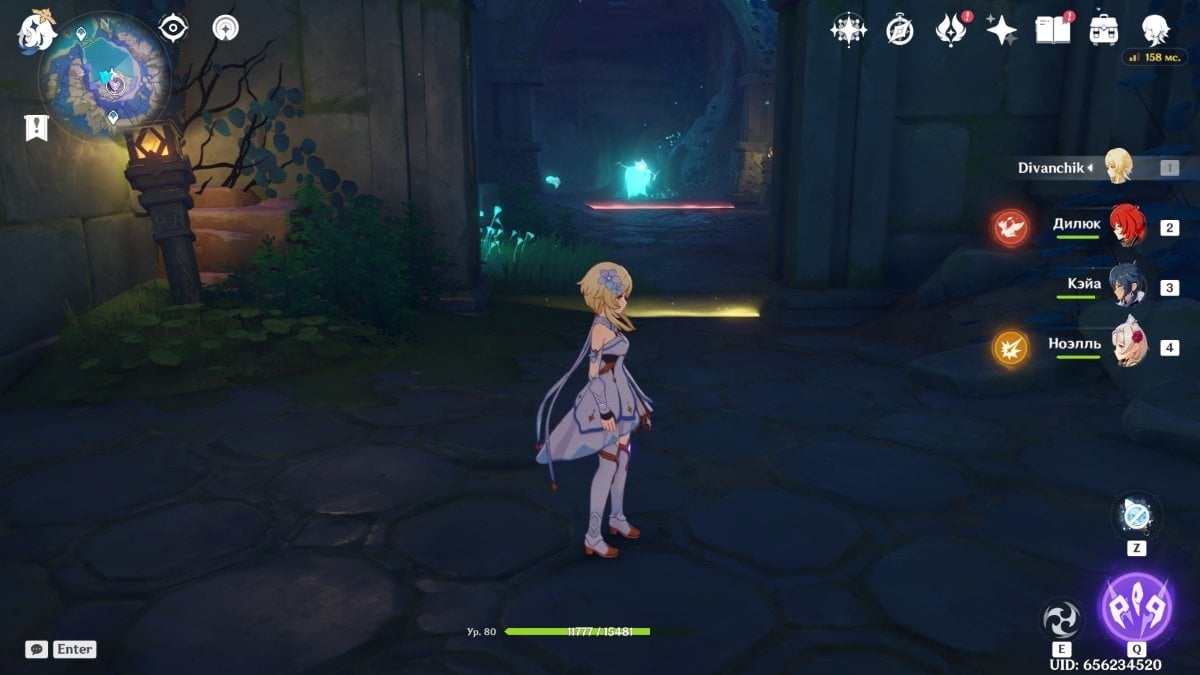Viewport: 1200px width, 675px height.
Task: Open the four-pointed star ring icon
Action: pos(848,29)
